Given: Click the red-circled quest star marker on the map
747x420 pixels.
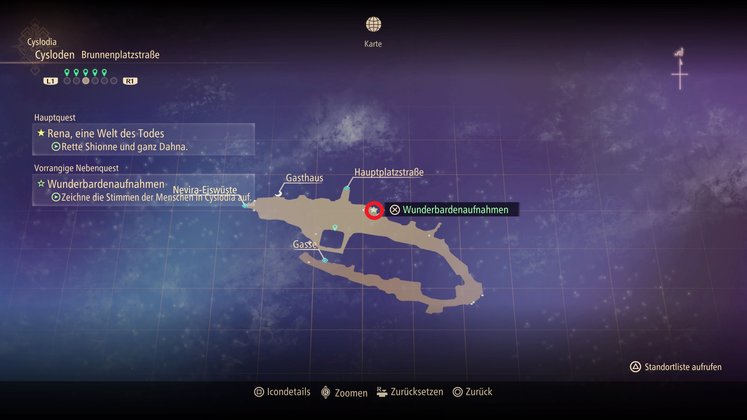Looking at the screenshot, I should click(374, 210).
